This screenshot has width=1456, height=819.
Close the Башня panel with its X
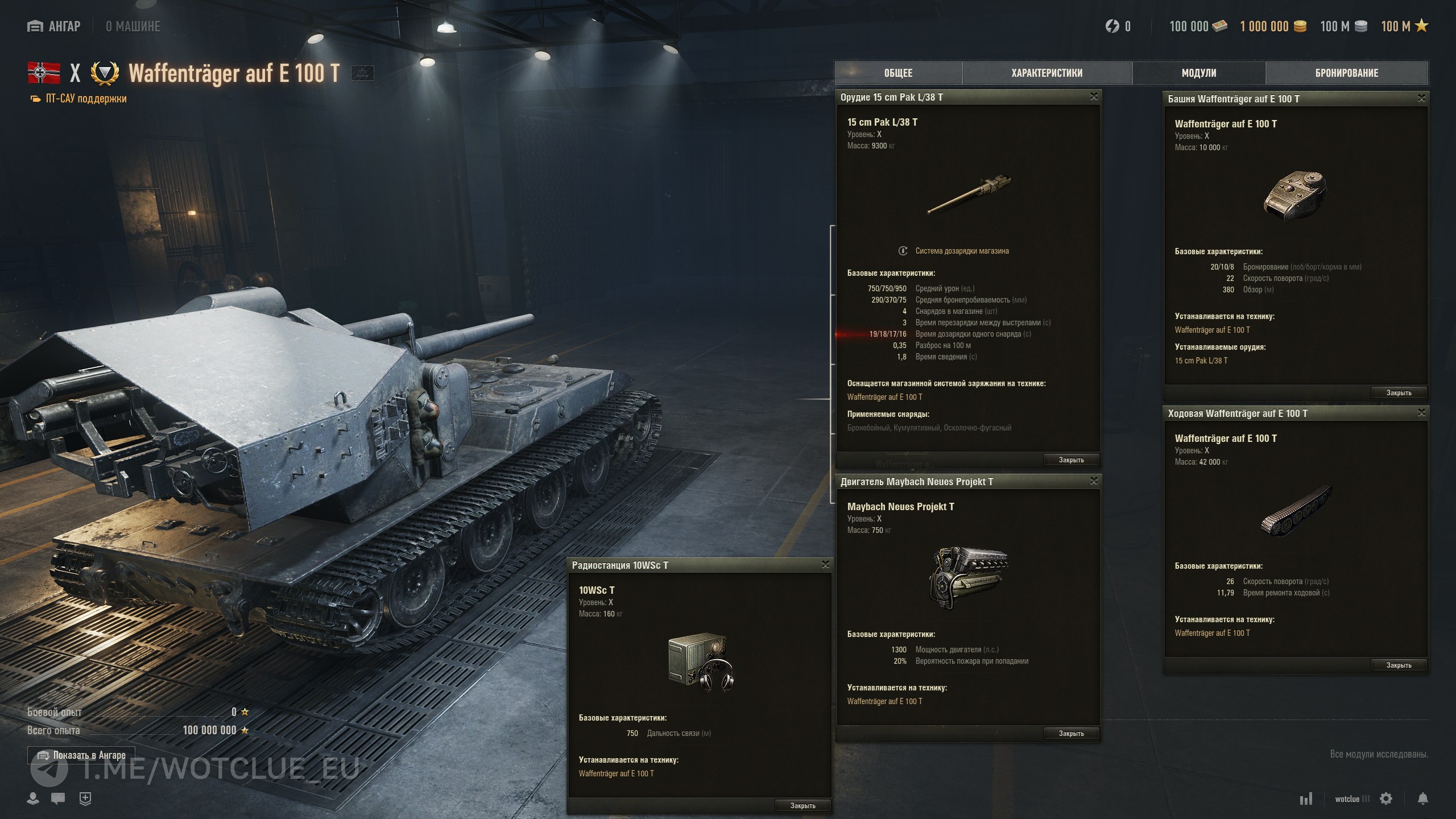click(x=1421, y=98)
